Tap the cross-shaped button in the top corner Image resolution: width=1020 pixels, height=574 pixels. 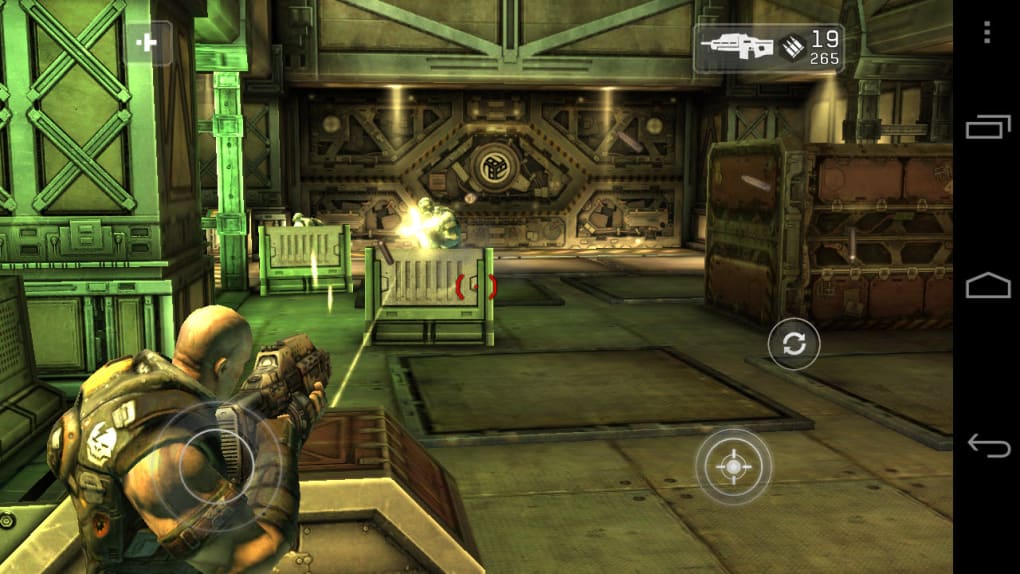(x=147, y=43)
